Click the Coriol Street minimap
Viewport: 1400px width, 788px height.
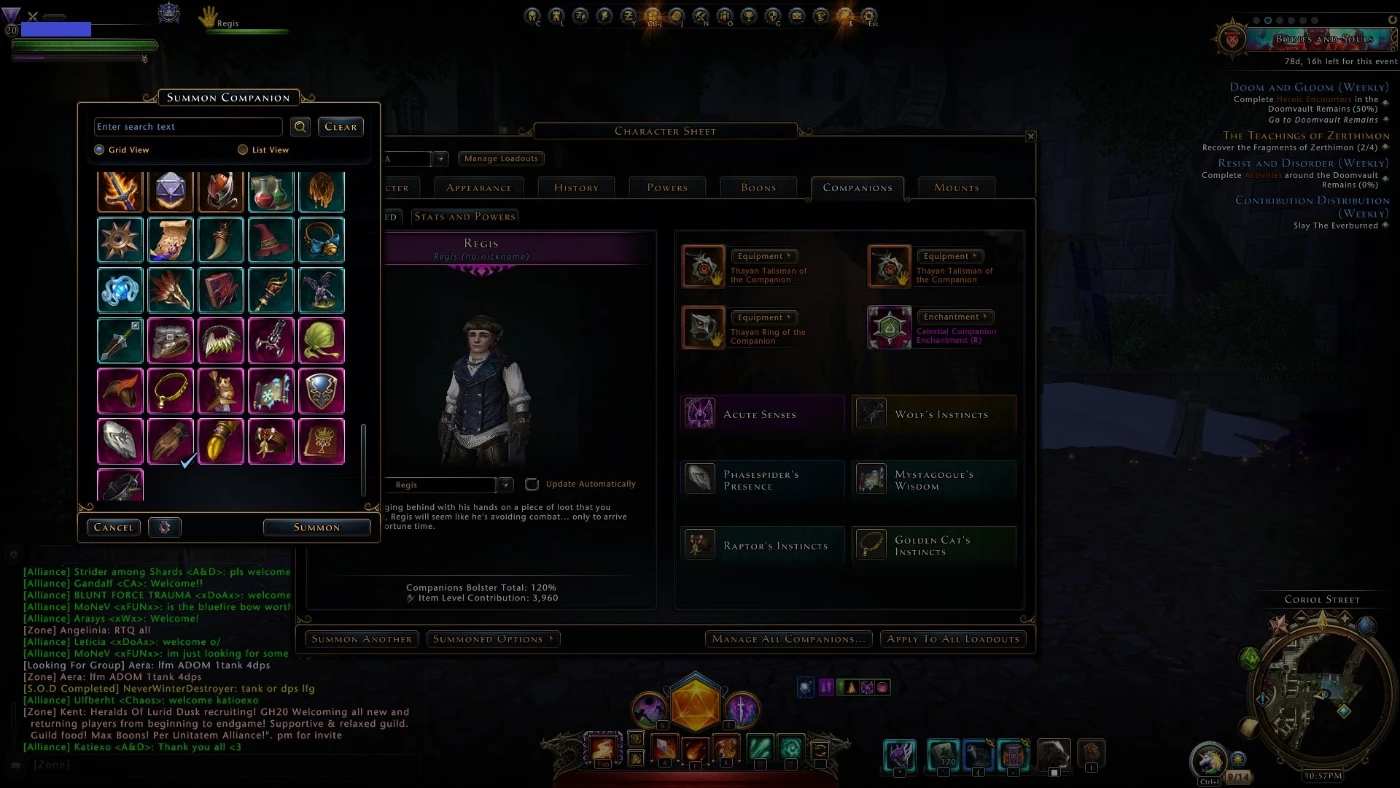[x=1322, y=693]
